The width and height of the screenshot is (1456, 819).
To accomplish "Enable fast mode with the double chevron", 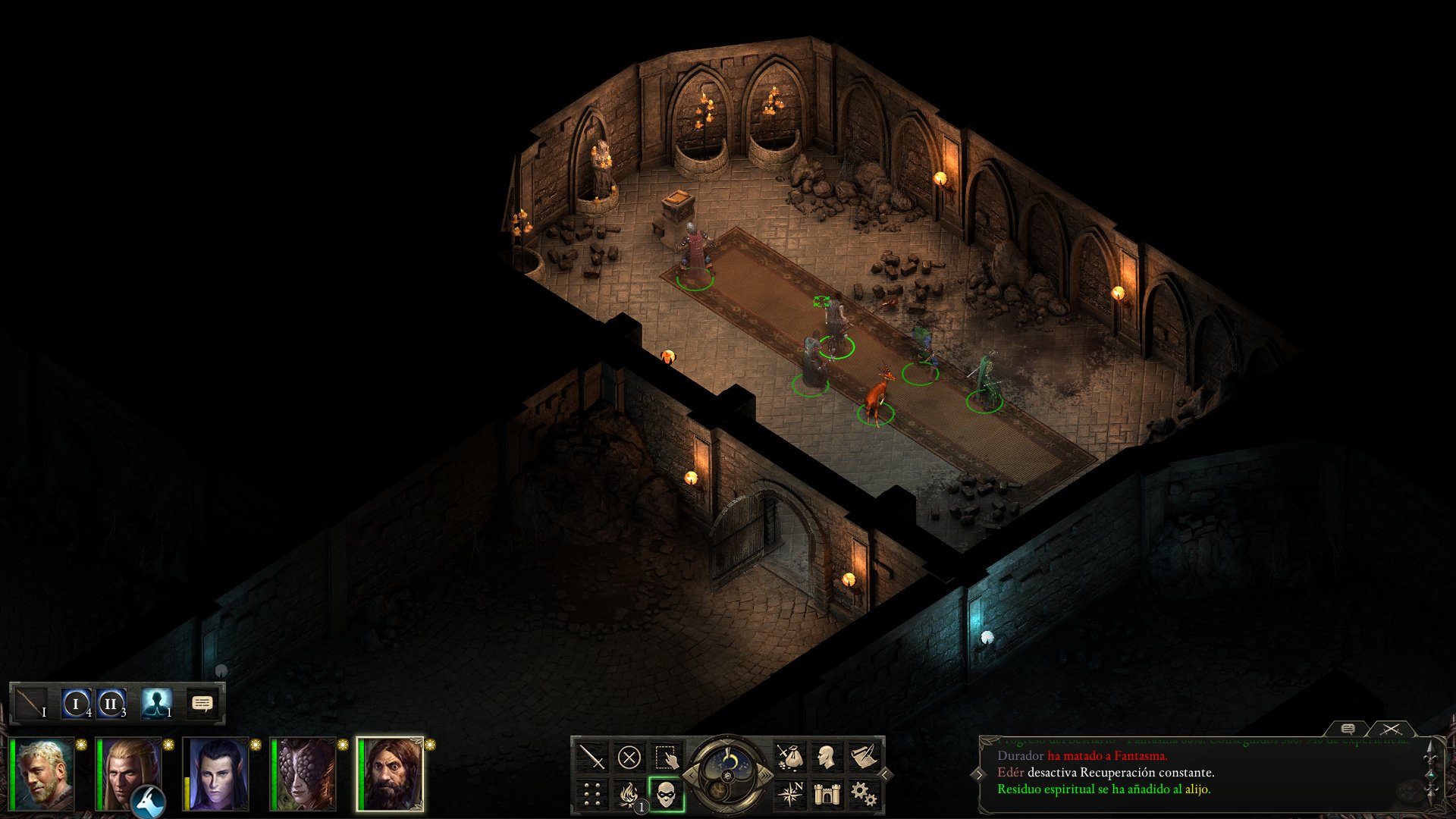I will [766, 776].
